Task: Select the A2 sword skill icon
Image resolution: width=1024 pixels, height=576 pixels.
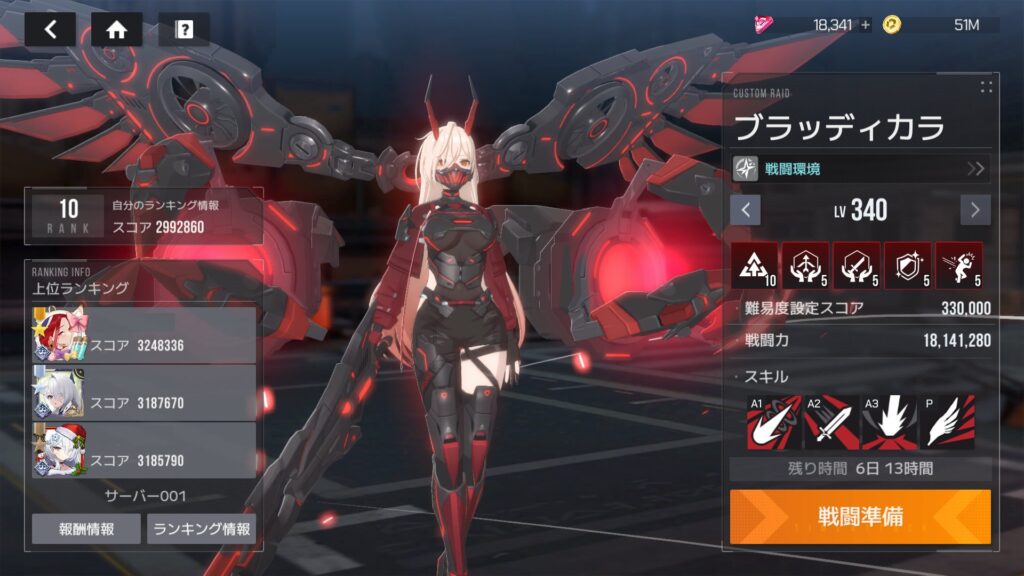Action: click(832, 421)
